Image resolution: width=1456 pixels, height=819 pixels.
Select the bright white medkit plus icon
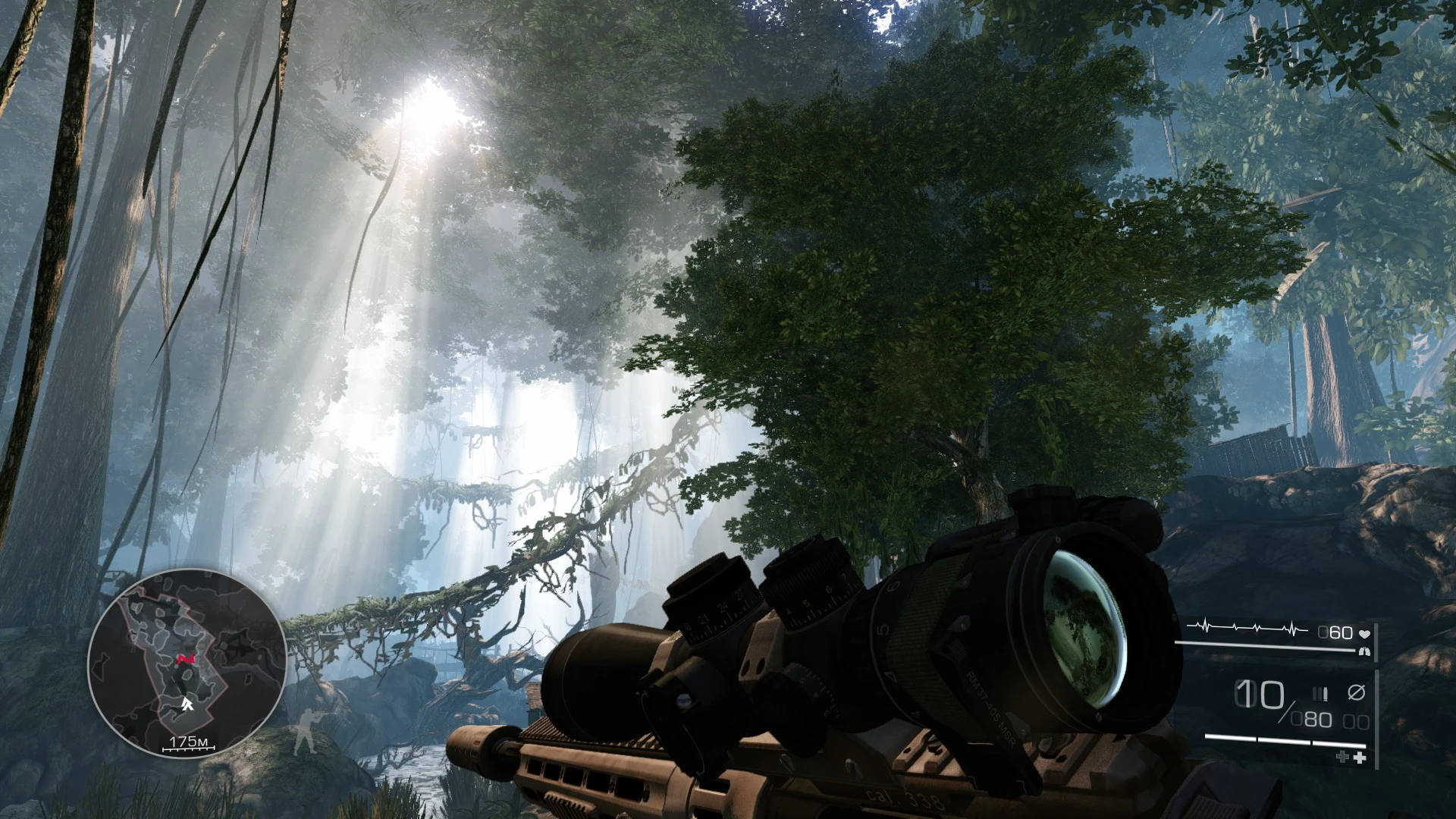(x=1360, y=757)
